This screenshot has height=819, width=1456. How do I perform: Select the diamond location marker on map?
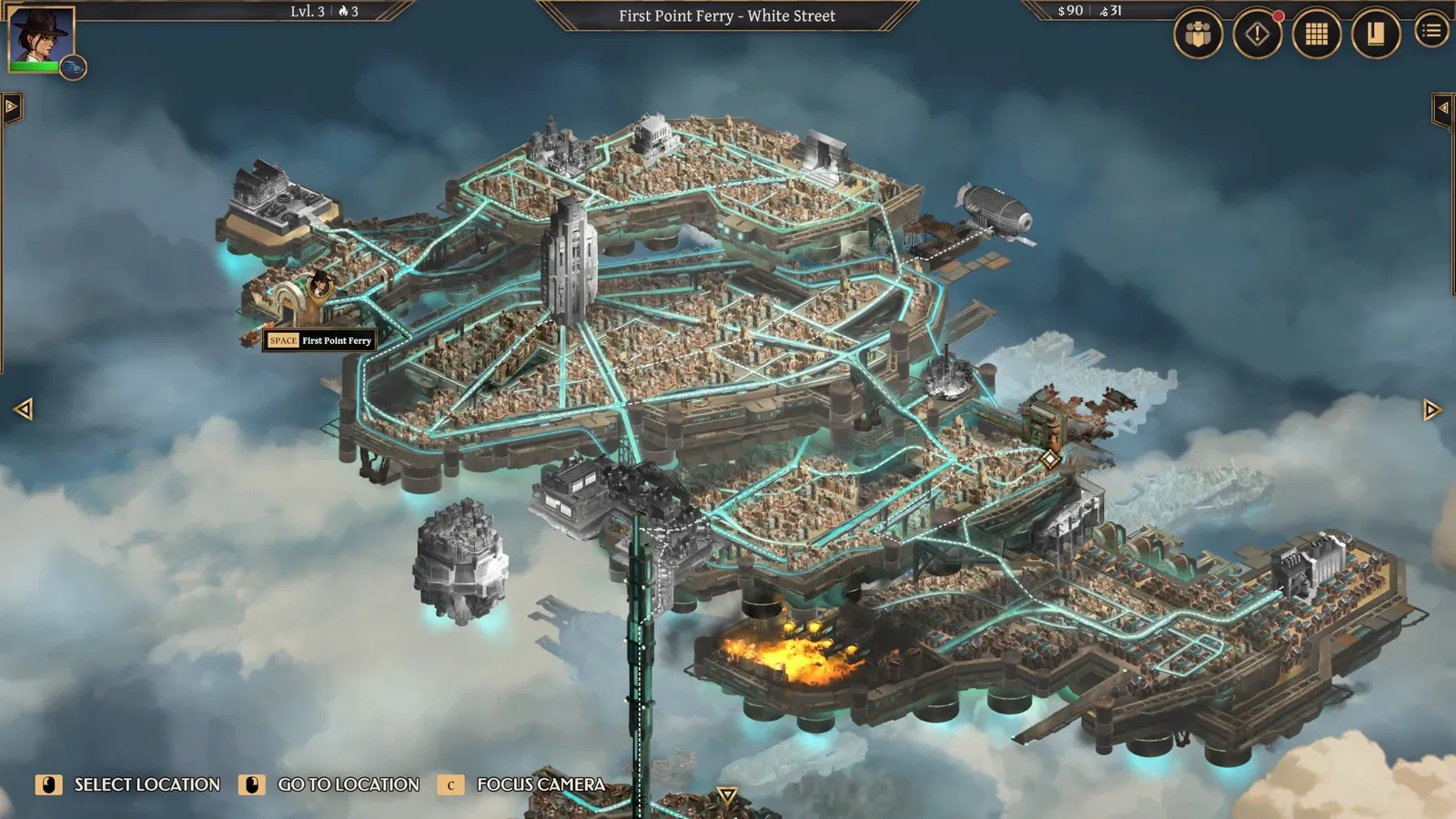pos(1049,459)
